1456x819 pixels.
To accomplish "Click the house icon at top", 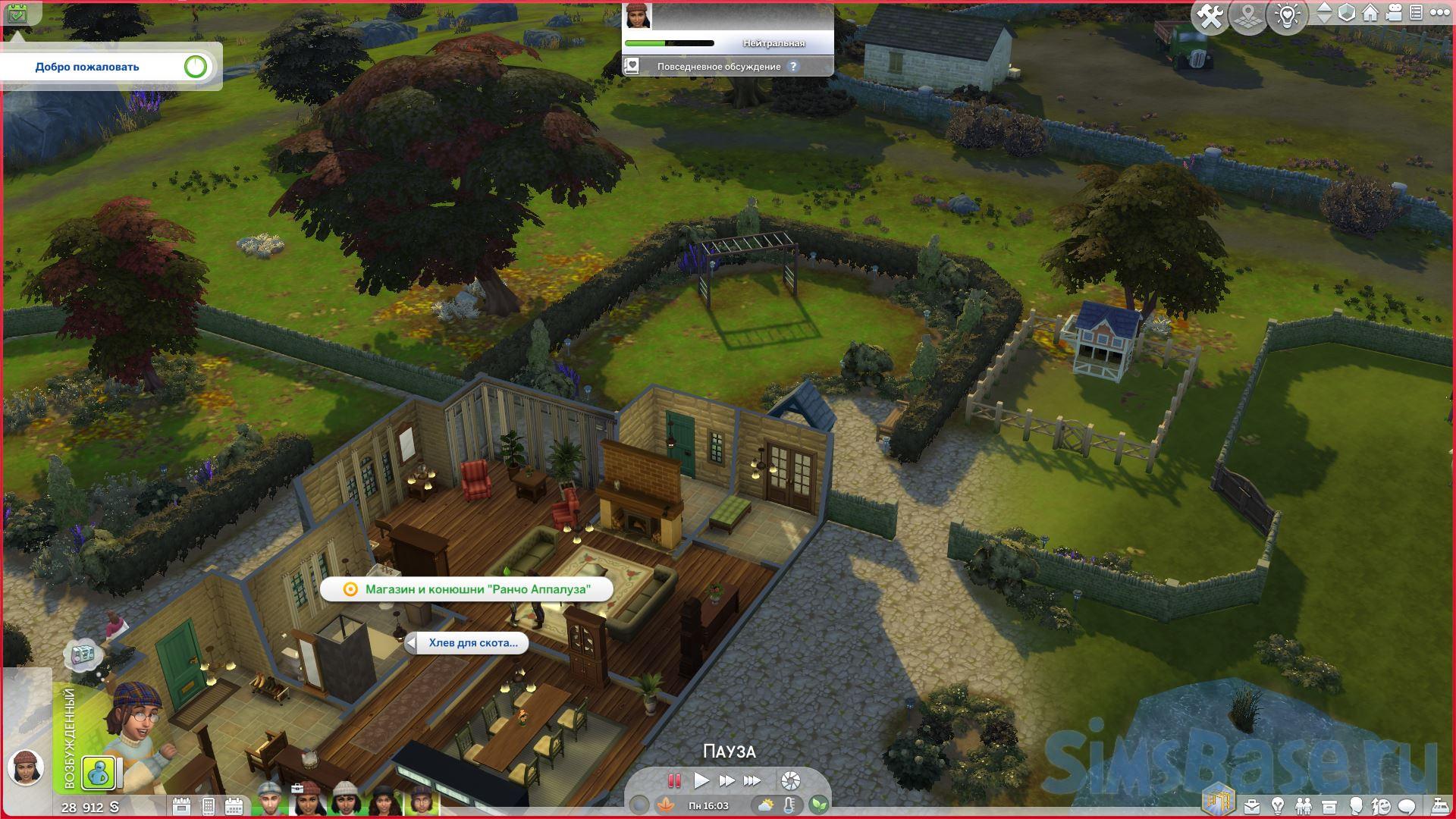I will 1370,14.
